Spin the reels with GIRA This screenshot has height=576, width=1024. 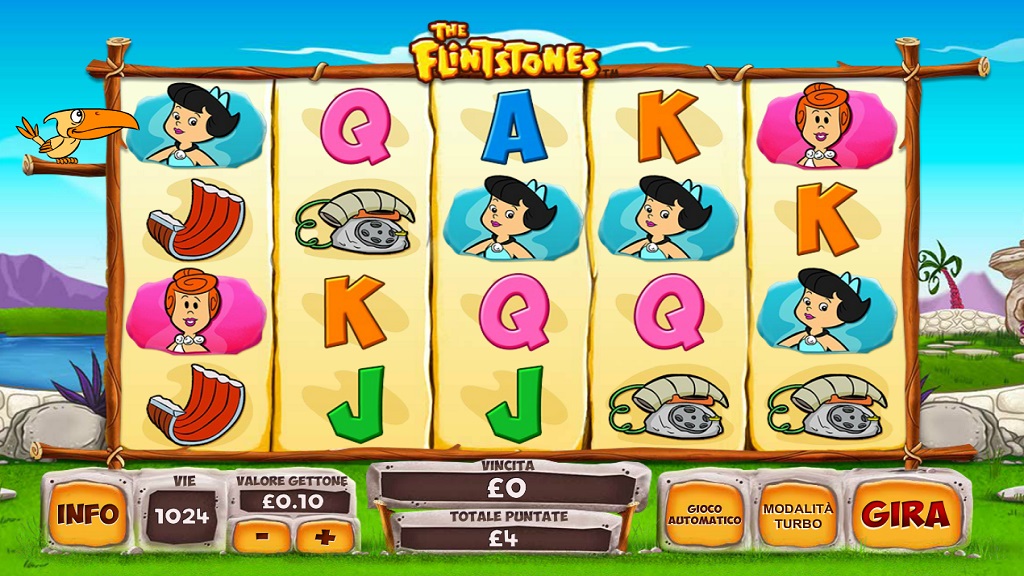point(906,514)
